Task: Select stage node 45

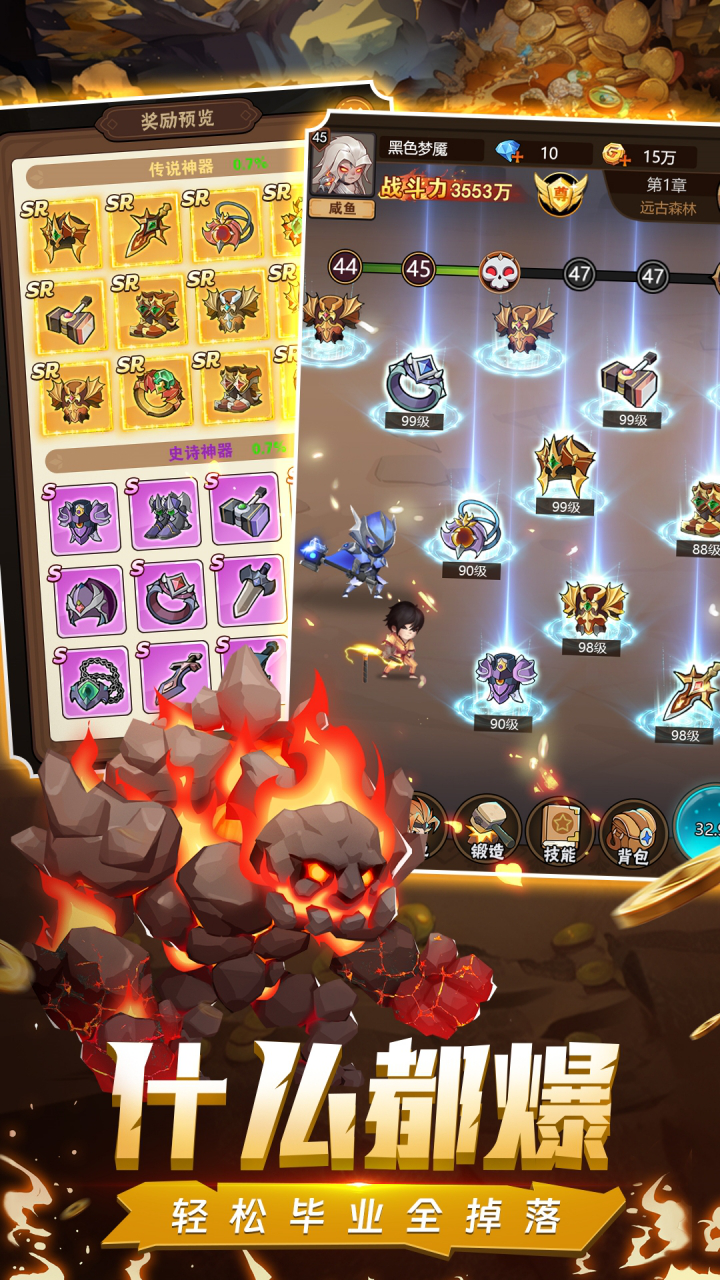Action: point(418,269)
